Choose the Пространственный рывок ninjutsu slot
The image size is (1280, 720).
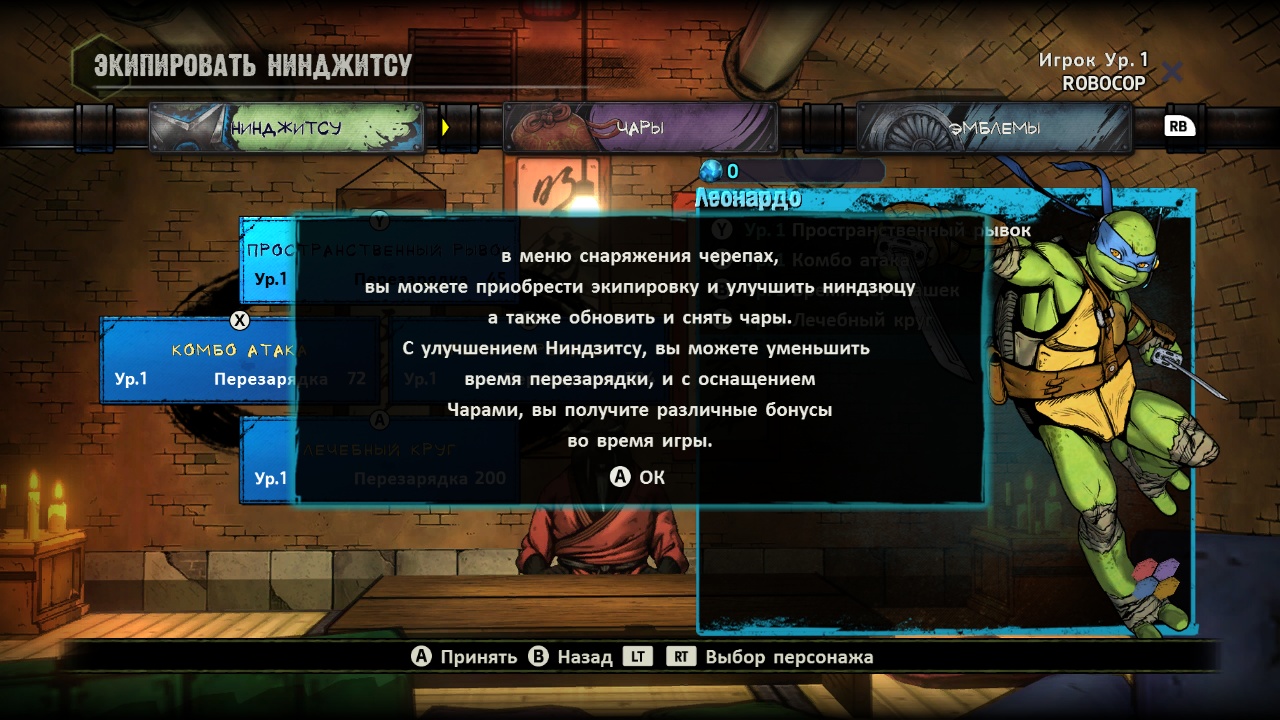[268, 260]
